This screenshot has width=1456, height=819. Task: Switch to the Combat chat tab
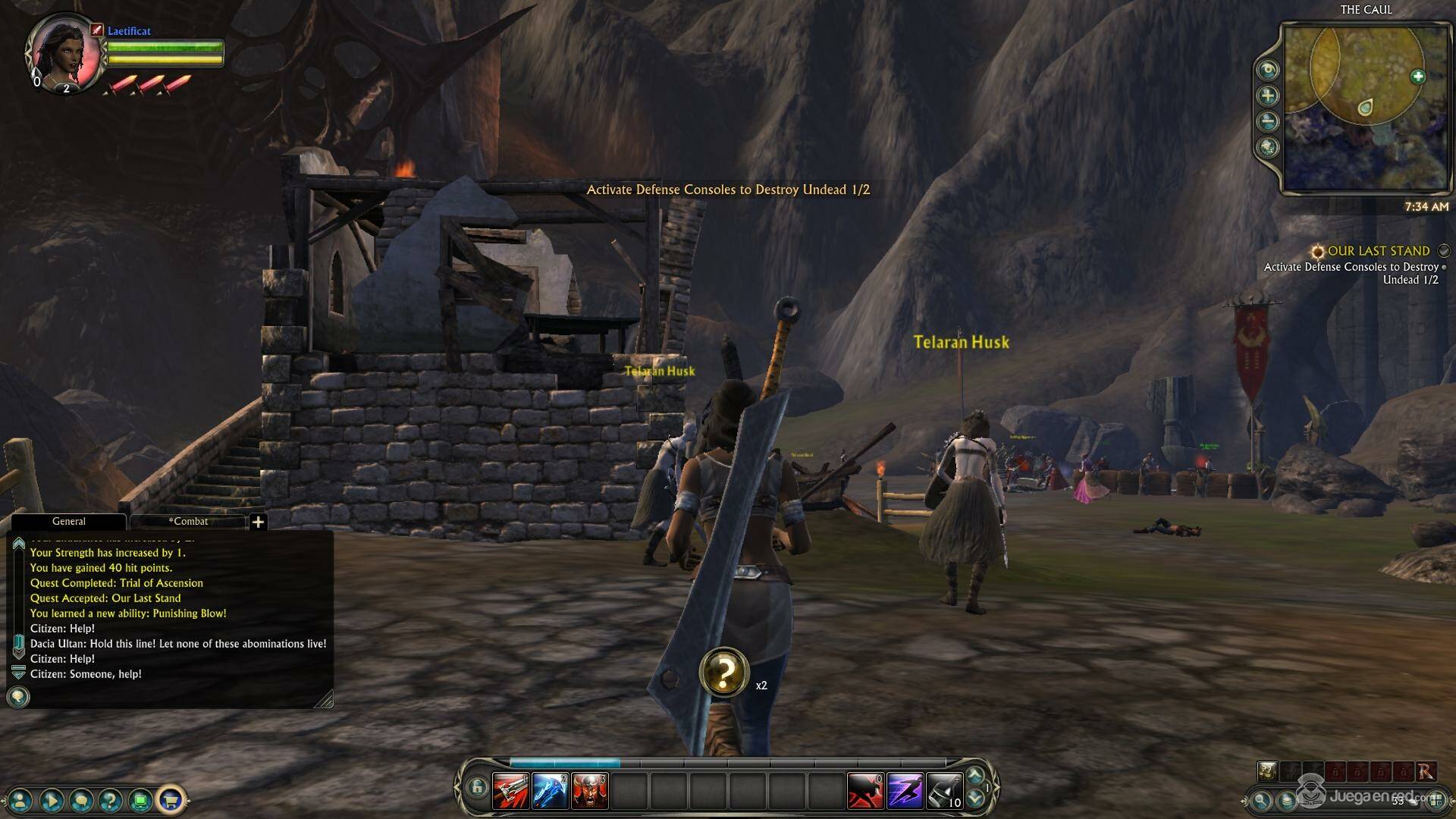pyautogui.click(x=188, y=522)
